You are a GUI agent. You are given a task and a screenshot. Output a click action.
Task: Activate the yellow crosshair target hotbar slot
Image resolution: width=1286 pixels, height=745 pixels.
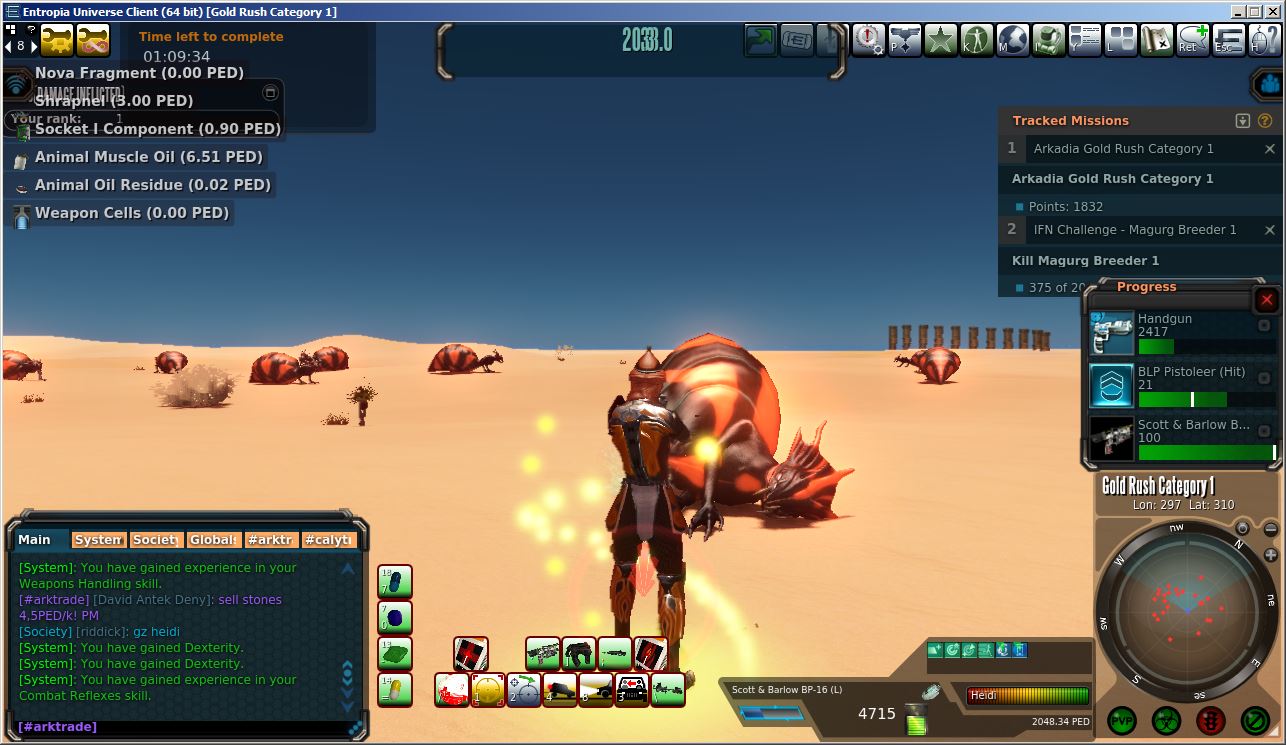click(488, 689)
